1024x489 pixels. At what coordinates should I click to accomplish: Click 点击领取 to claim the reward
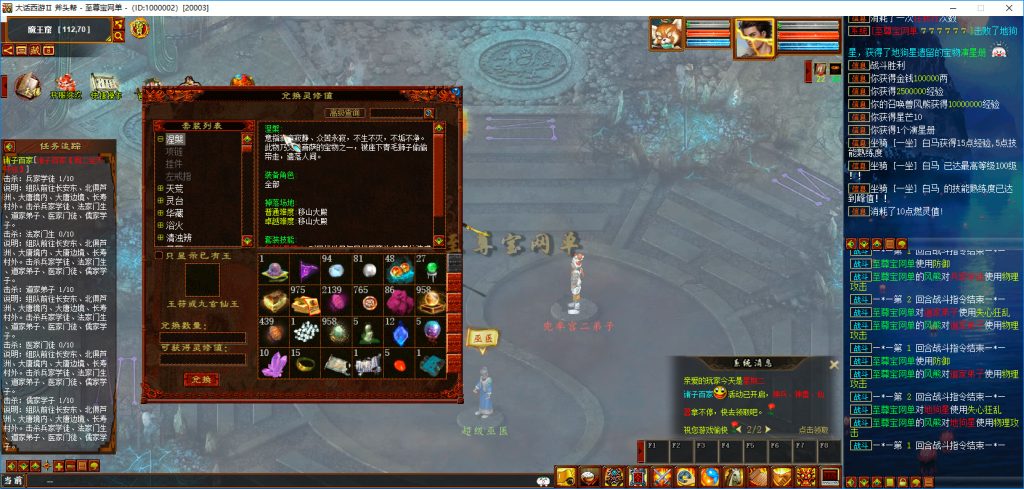pos(813,429)
